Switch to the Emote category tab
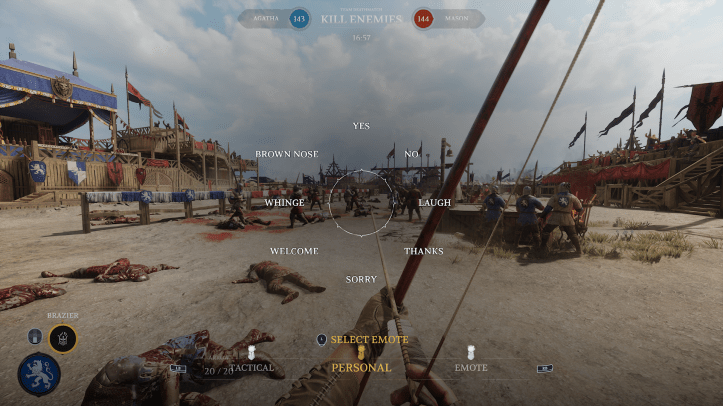Screen dimensions: 723x406 (471, 367)
